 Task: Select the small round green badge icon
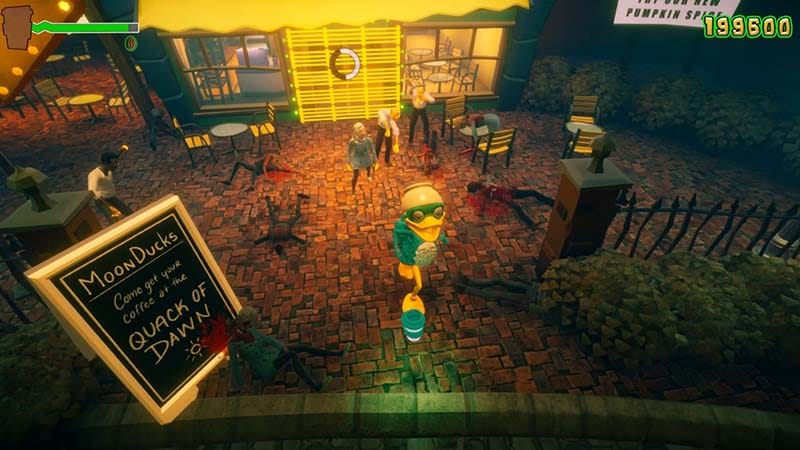click(131, 44)
